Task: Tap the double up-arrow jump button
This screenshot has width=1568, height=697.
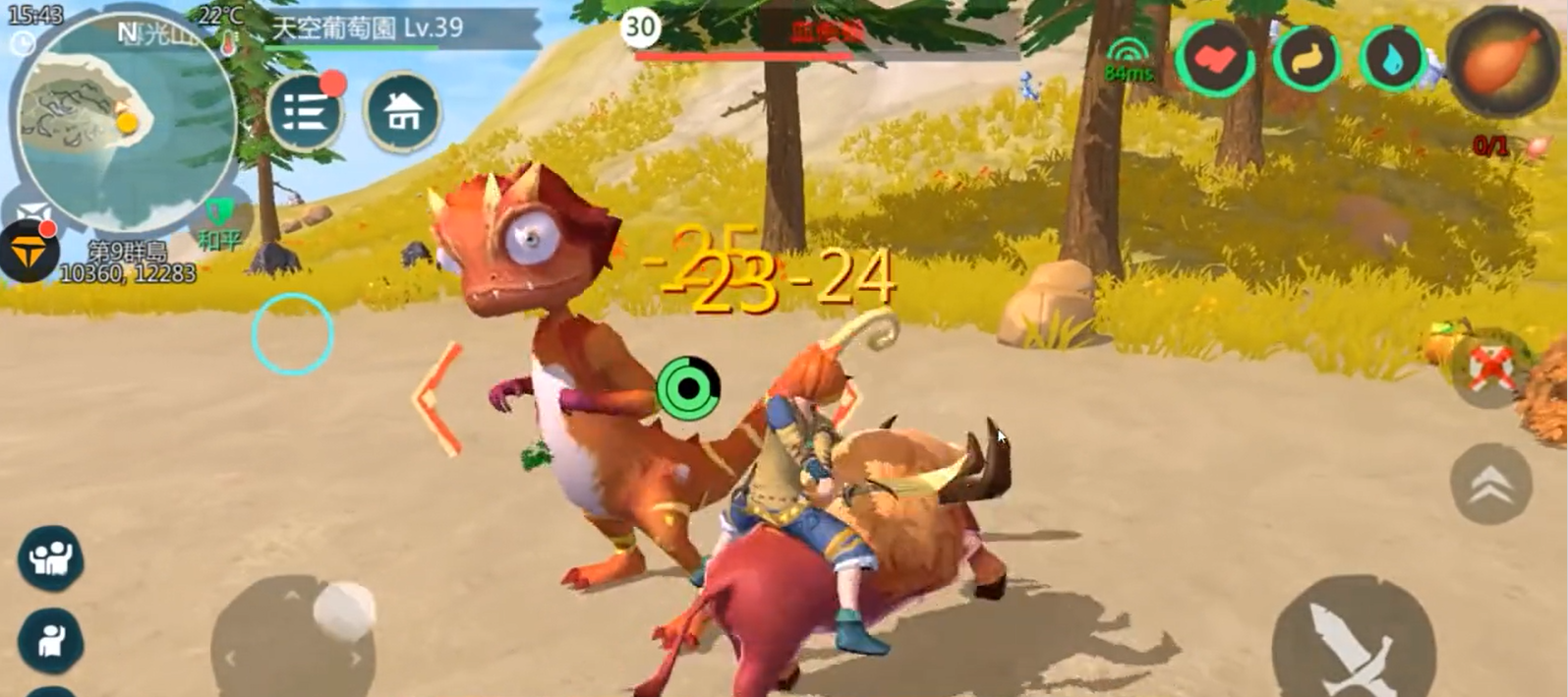Action: pyautogui.click(x=1490, y=482)
